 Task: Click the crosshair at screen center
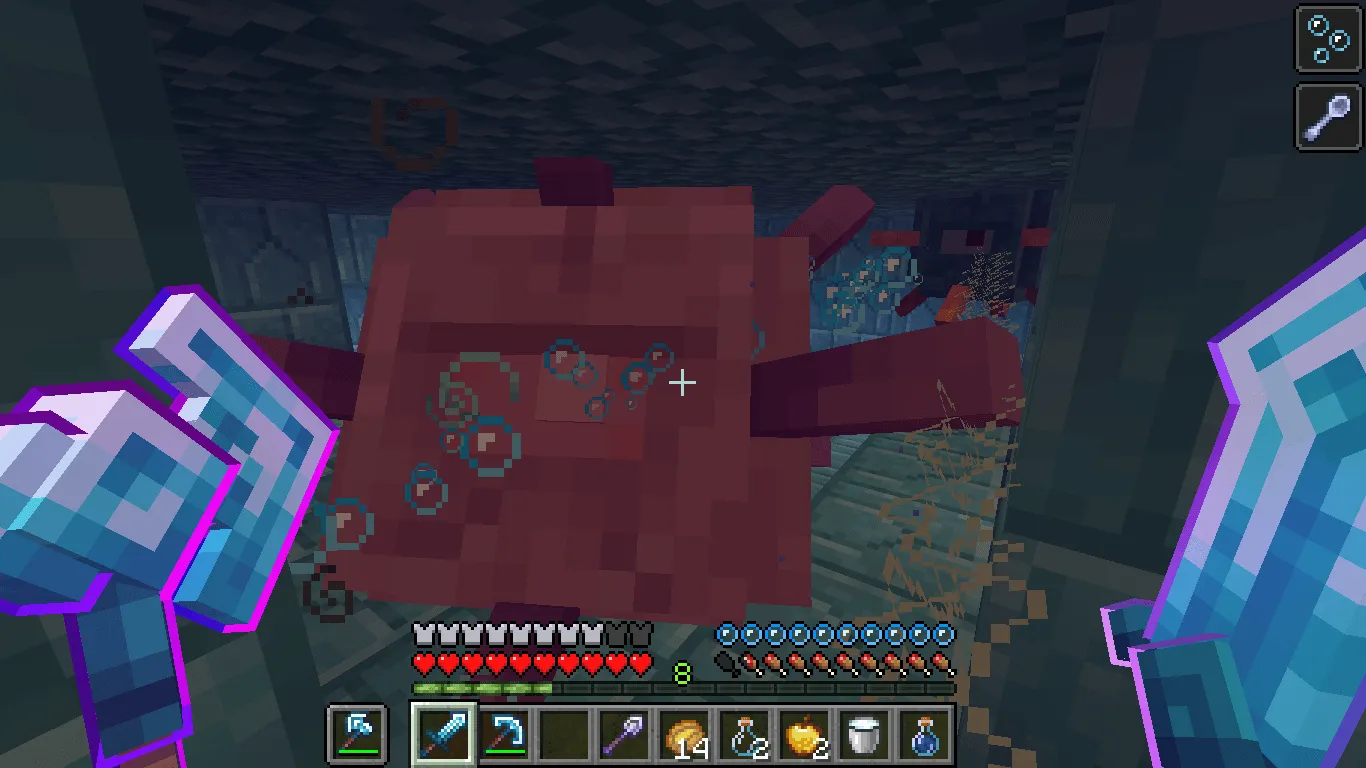pyautogui.click(x=683, y=382)
